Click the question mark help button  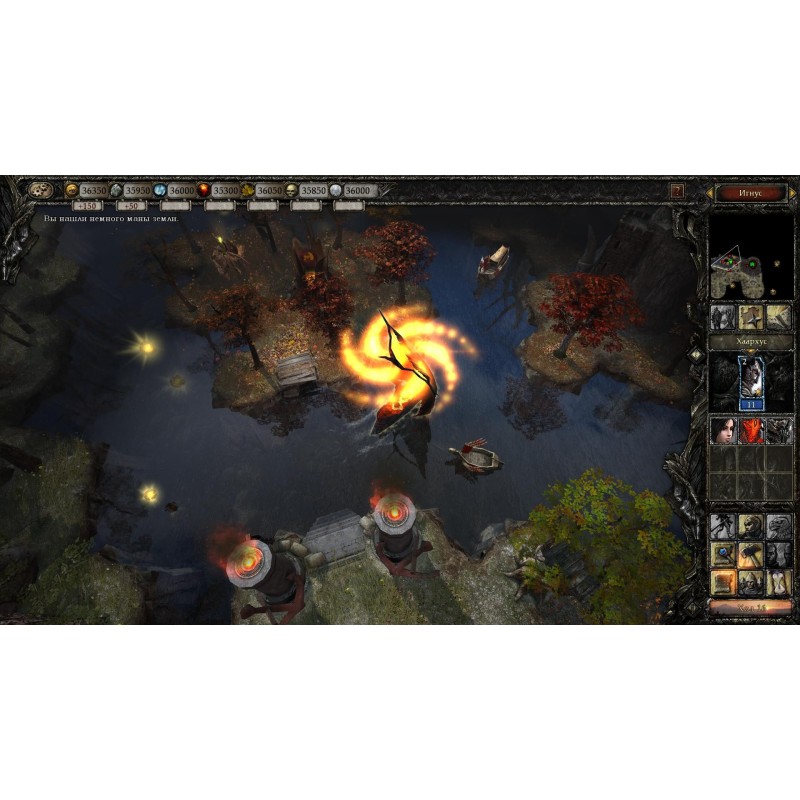[677, 190]
